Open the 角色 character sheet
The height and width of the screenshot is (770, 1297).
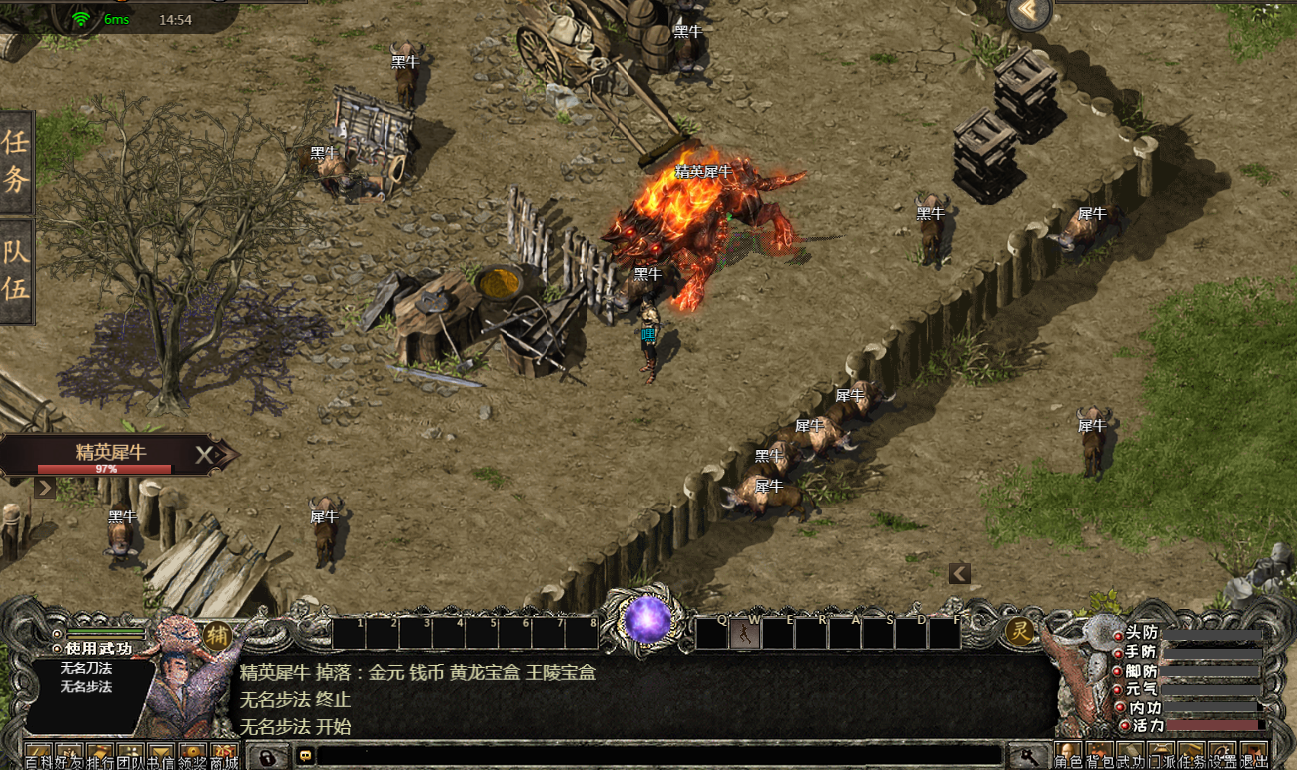coord(1069,756)
